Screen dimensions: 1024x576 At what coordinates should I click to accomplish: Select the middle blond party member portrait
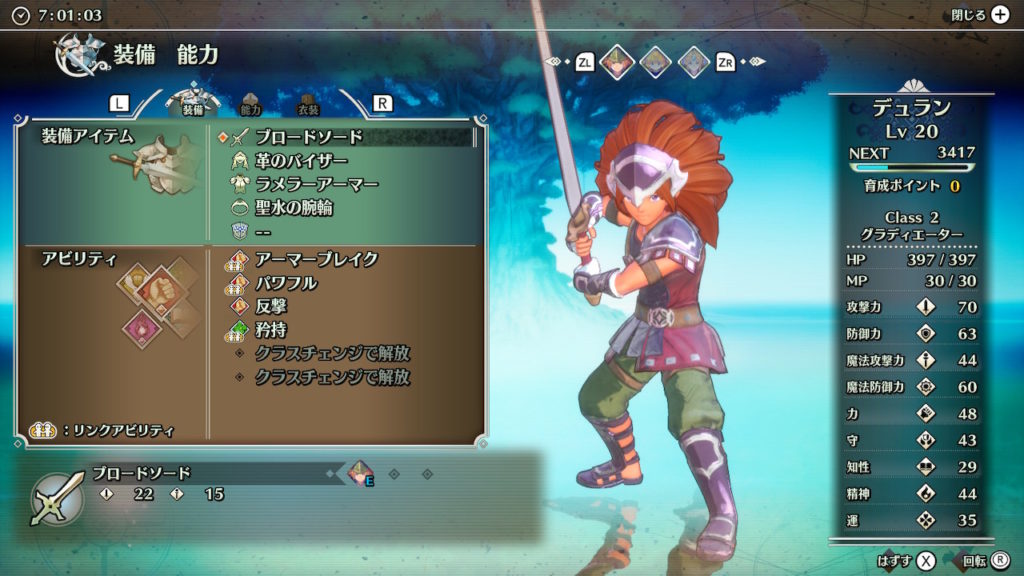(655, 62)
